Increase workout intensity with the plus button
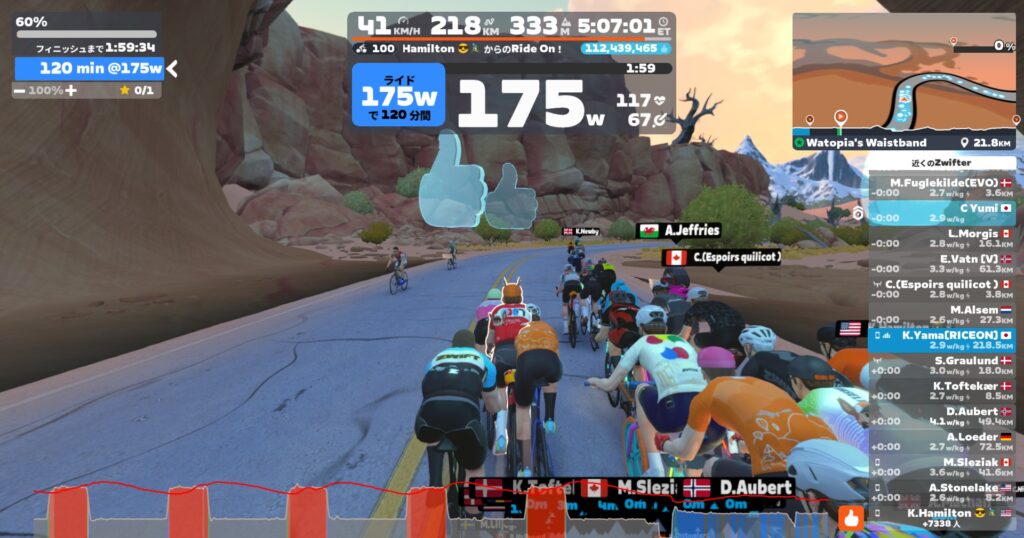 pyautogui.click(x=71, y=90)
